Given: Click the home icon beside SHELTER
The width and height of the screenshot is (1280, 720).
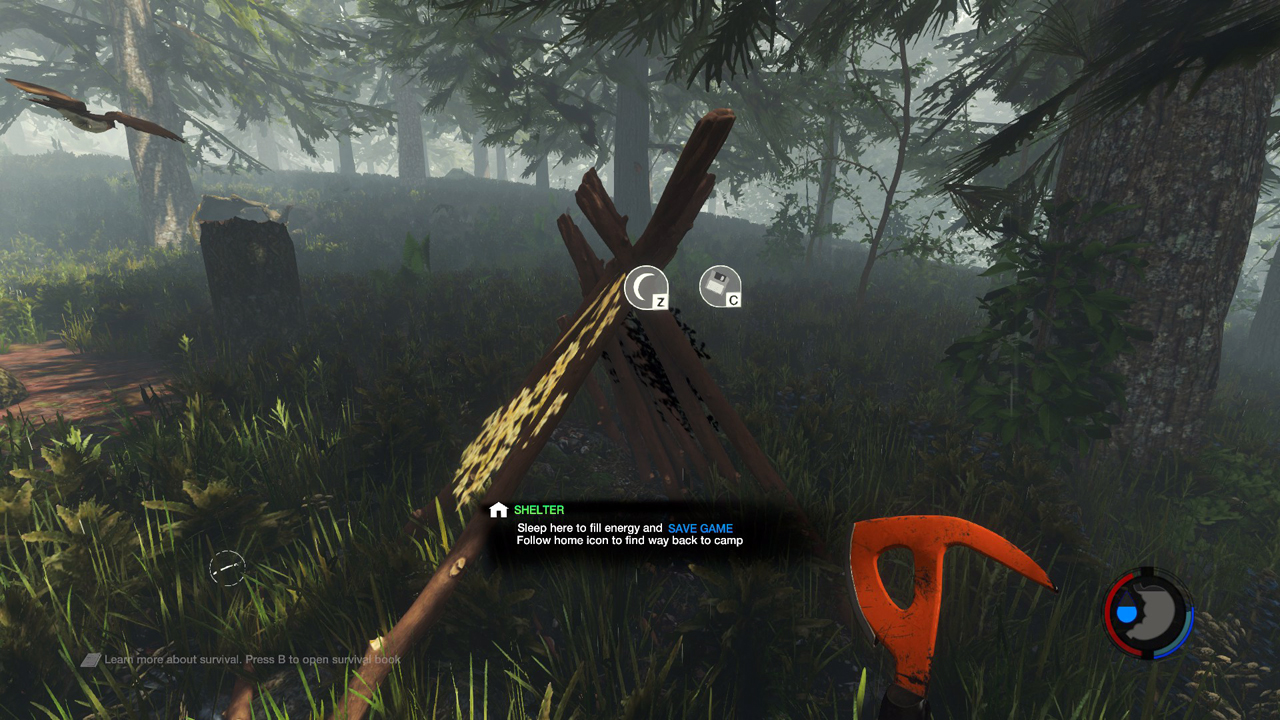Looking at the screenshot, I should 498,511.
